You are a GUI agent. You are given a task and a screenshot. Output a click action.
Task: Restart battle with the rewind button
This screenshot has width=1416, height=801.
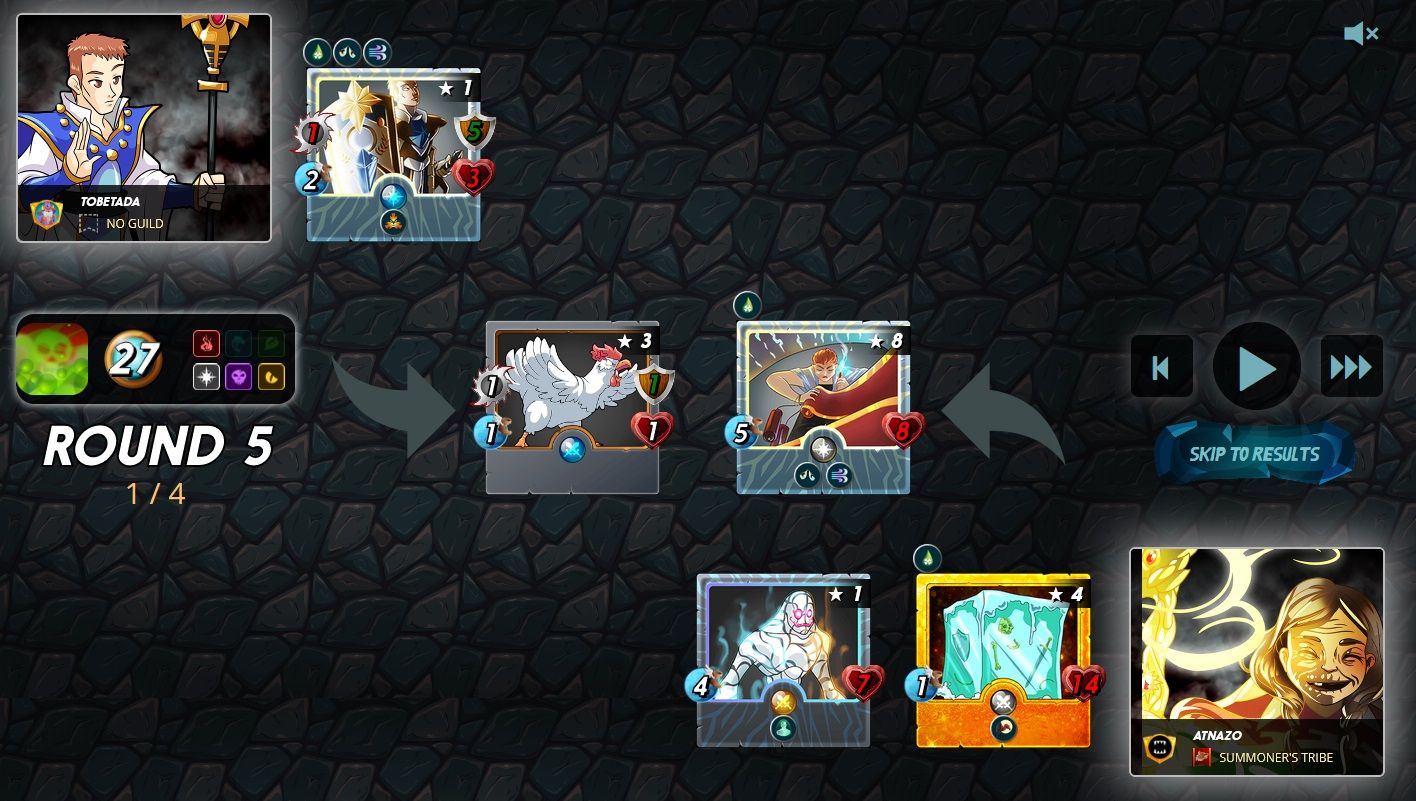coord(1161,367)
